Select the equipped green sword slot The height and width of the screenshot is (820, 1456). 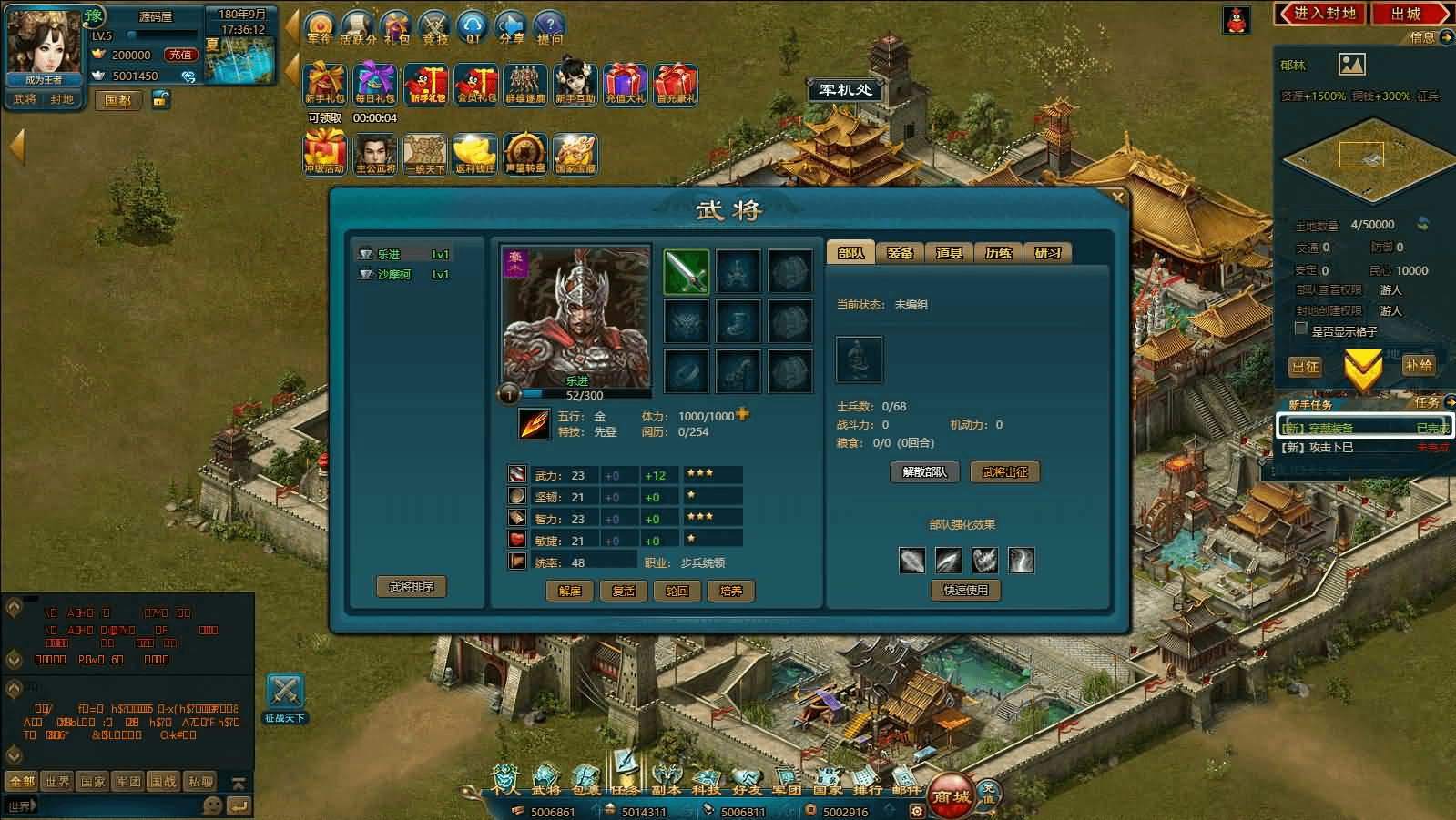click(687, 272)
